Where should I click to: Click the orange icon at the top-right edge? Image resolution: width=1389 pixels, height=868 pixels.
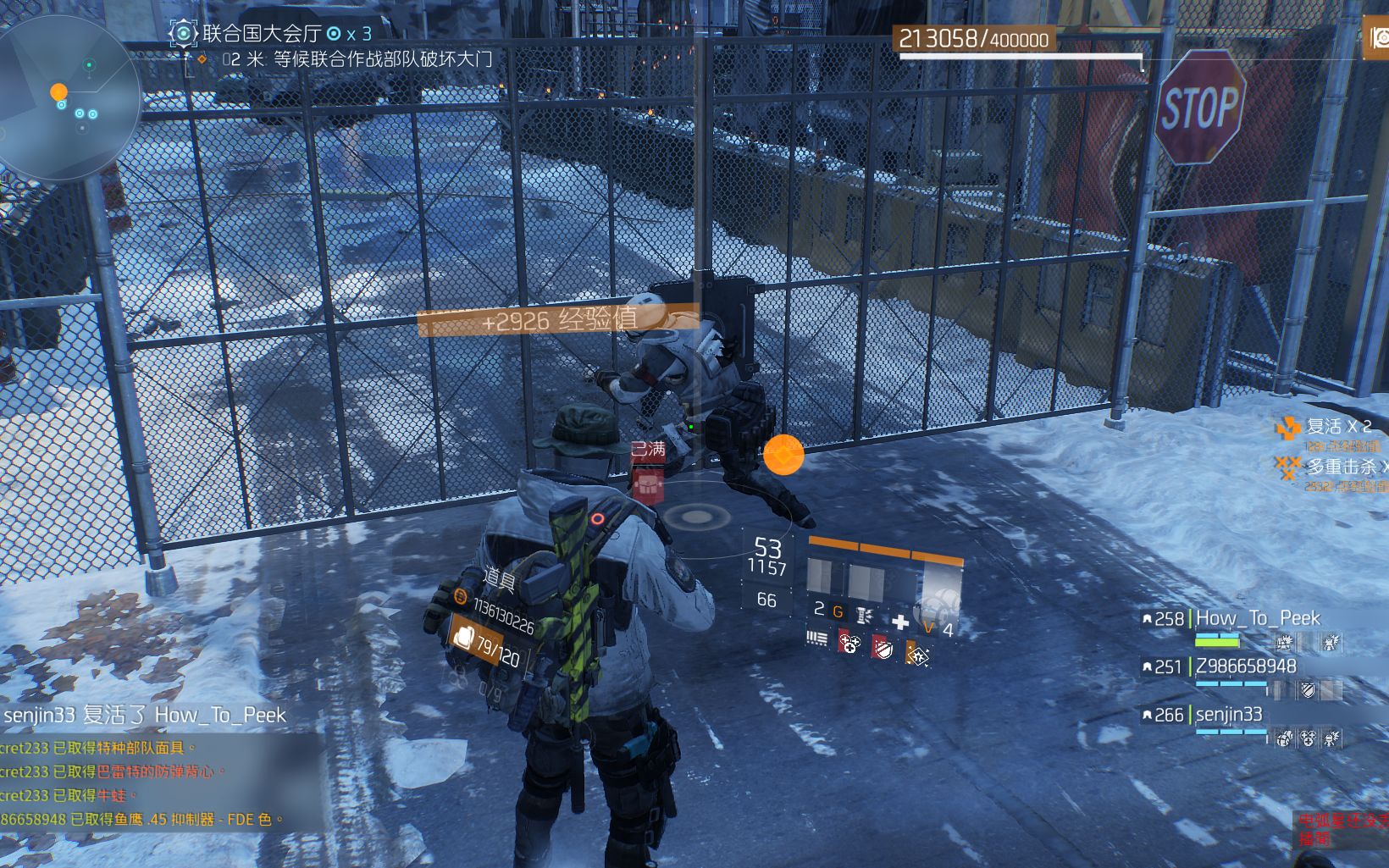click(x=1378, y=38)
